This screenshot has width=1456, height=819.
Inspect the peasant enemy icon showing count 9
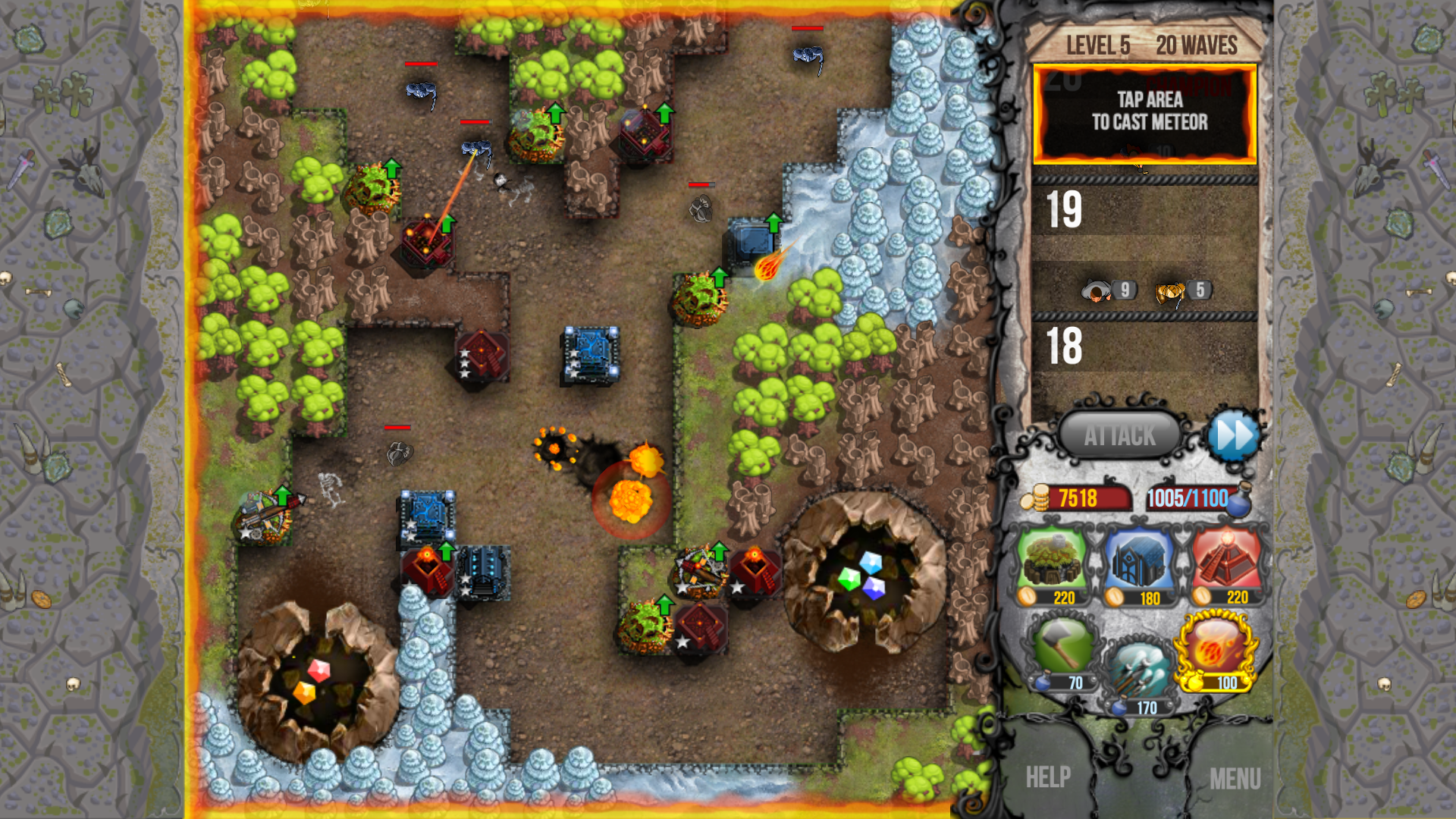click(1098, 290)
